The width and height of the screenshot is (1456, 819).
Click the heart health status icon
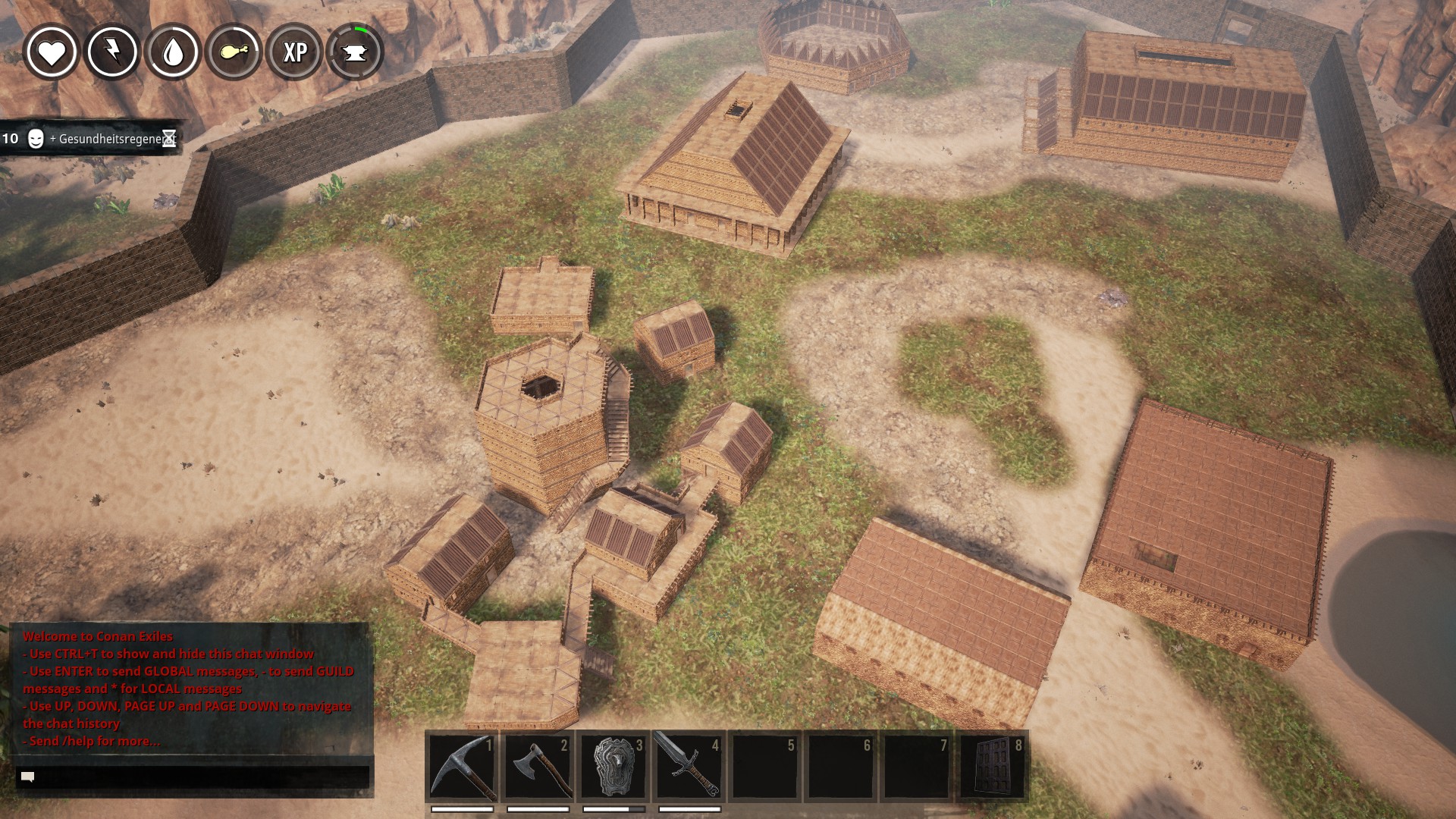click(x=52, y=52)
